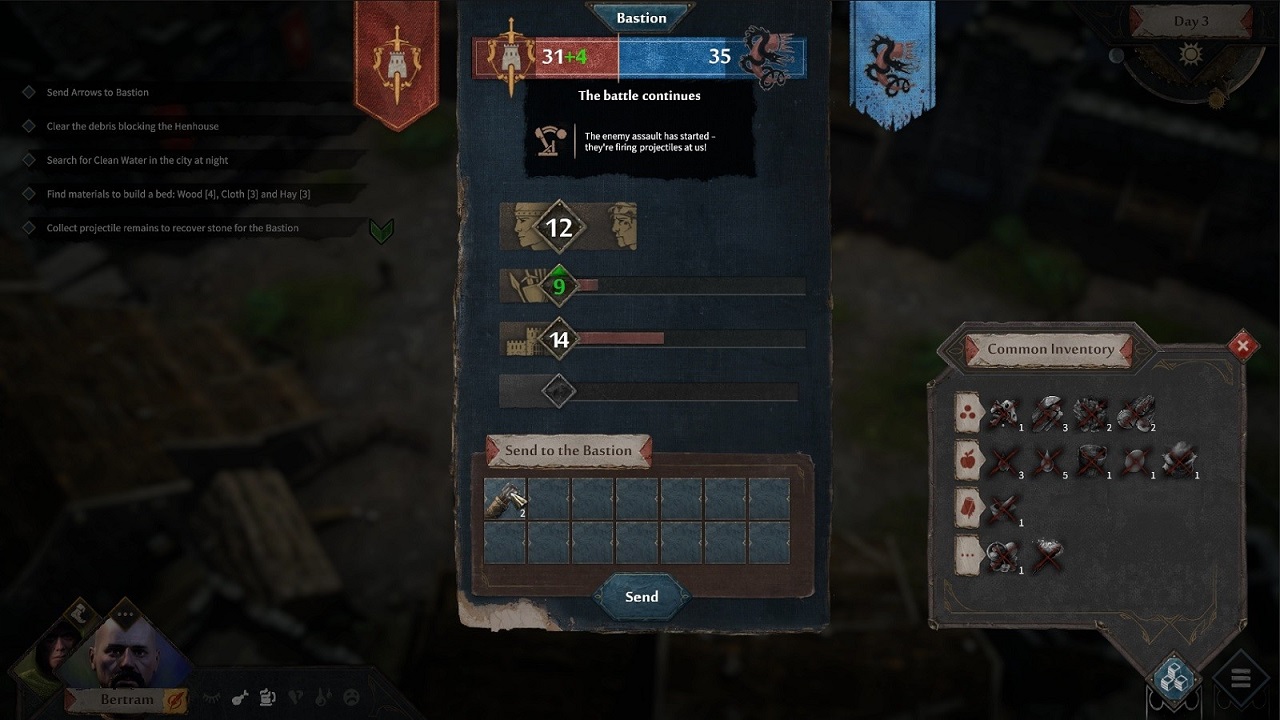Check off the Send Arrows to Bastion quest diamond
The height and width of the screenshot is (720, 1280).
coord(29,91)
